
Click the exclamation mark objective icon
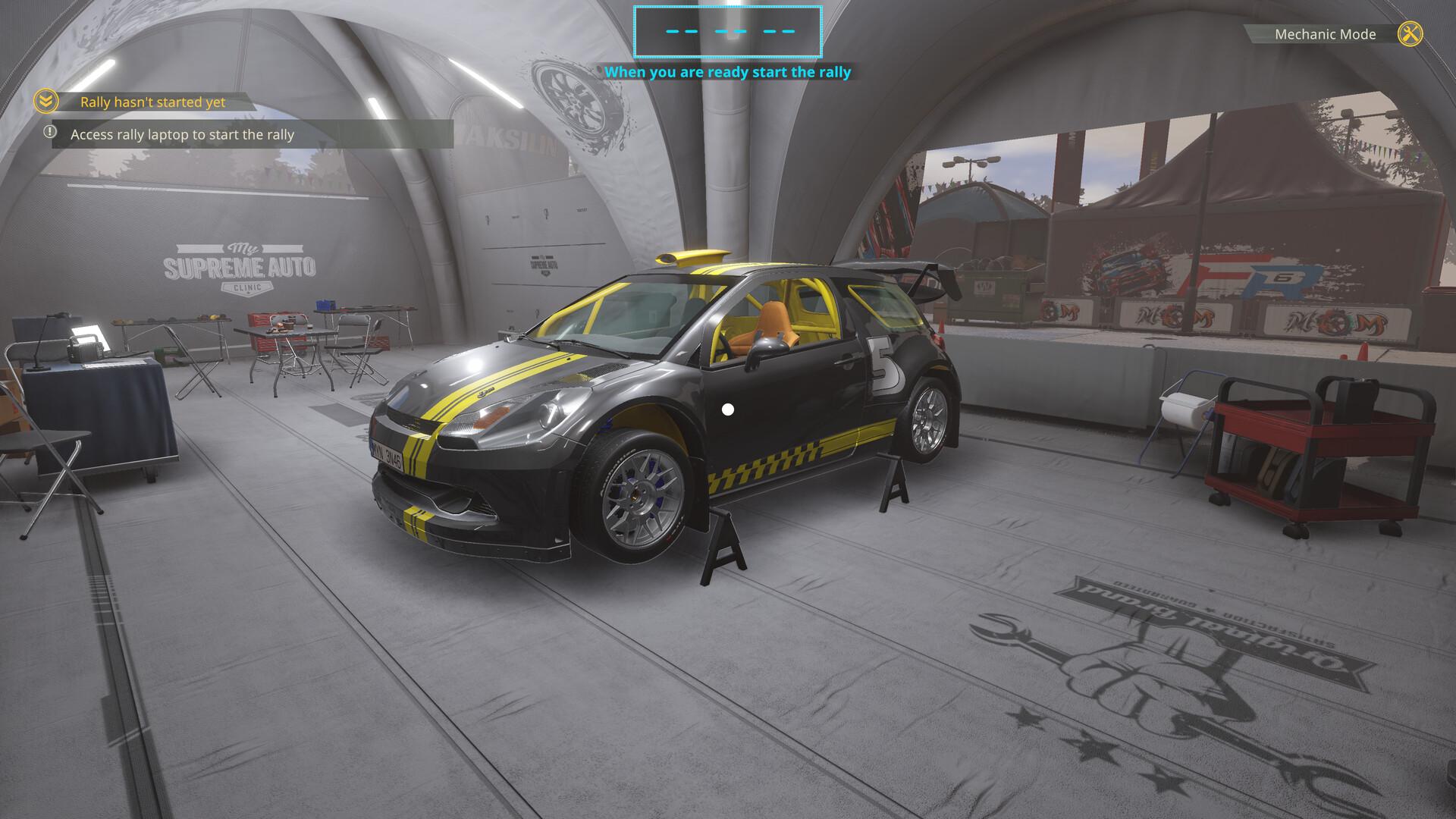tap(50, 133)
